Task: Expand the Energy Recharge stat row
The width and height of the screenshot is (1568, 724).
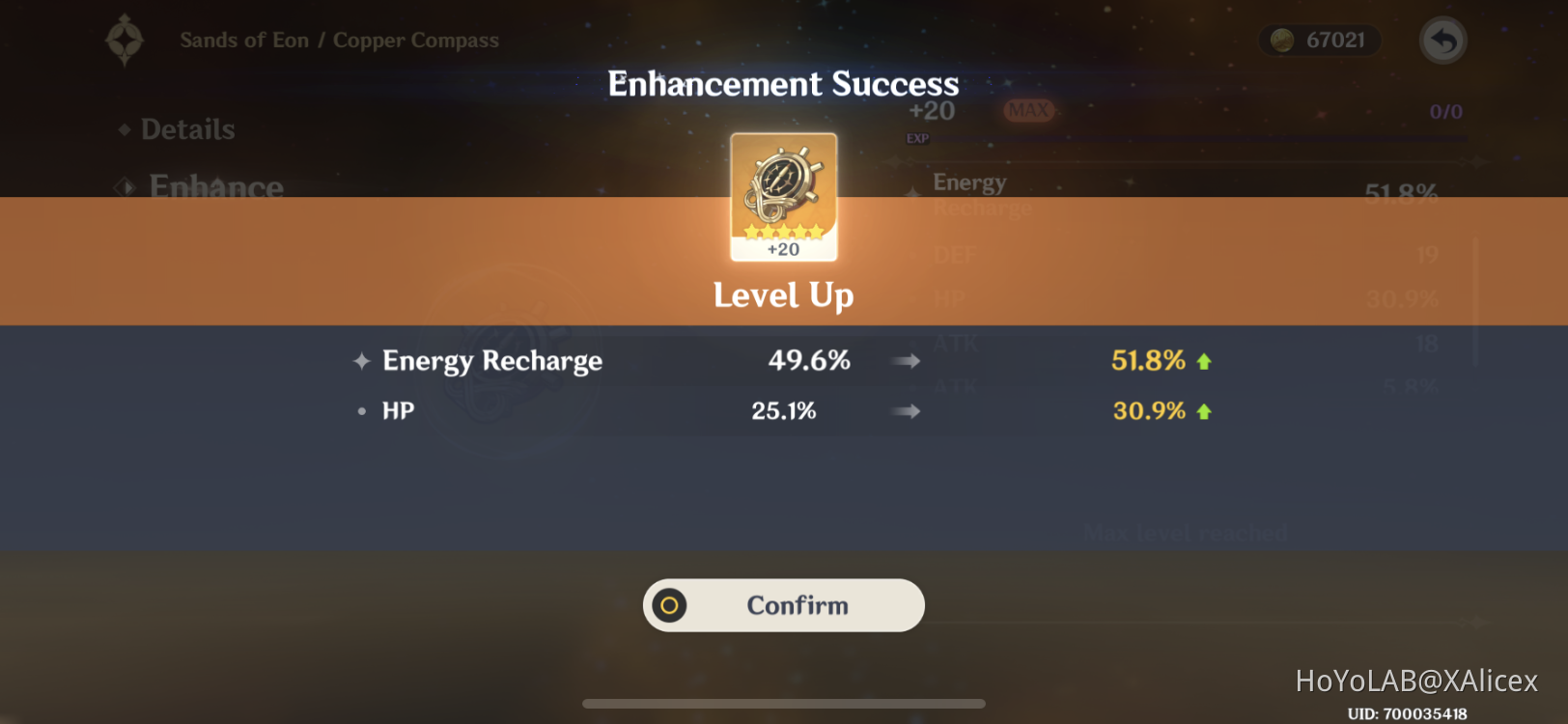Action: (783, 360)
